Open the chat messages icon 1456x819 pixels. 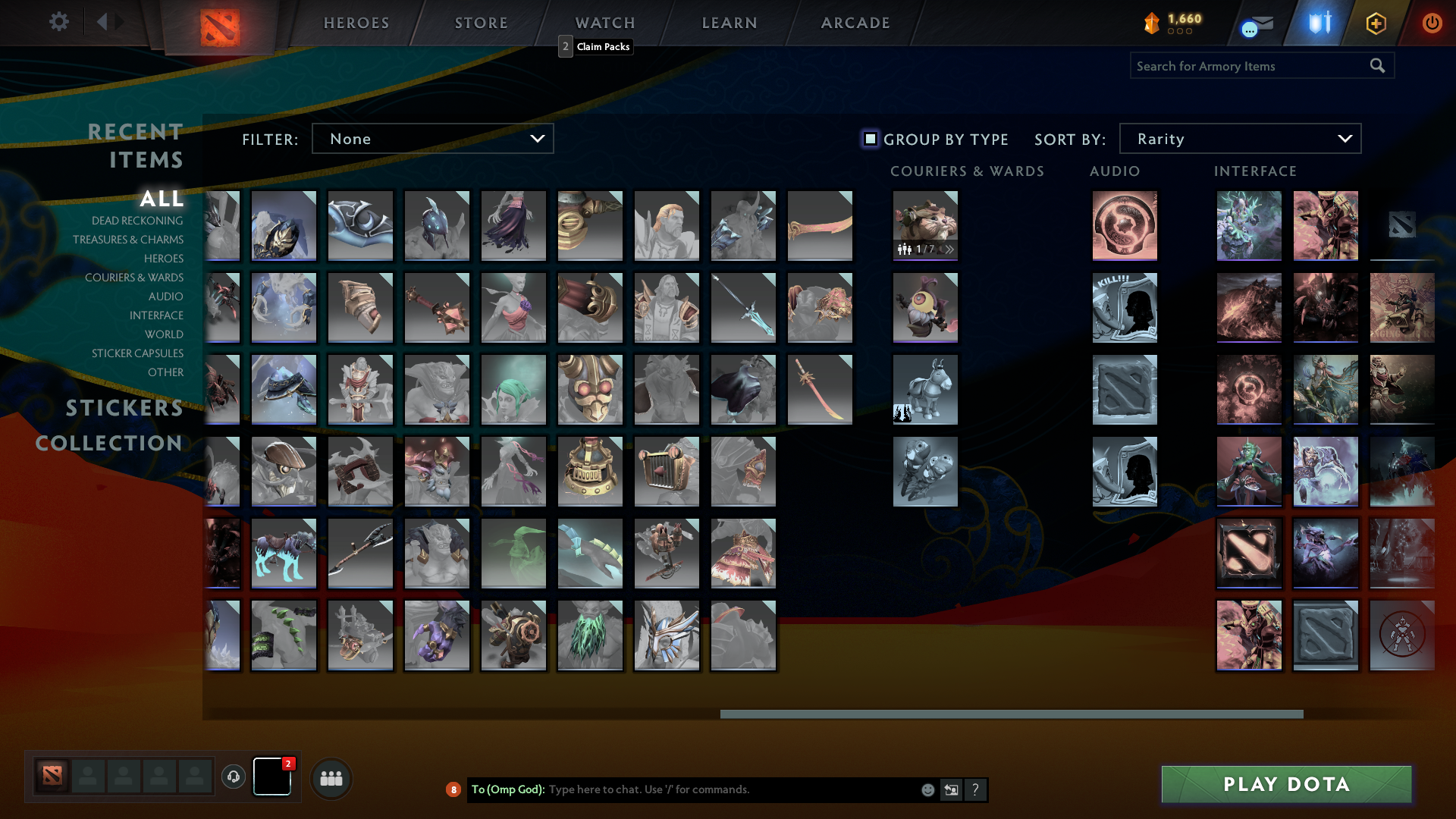1255,26
